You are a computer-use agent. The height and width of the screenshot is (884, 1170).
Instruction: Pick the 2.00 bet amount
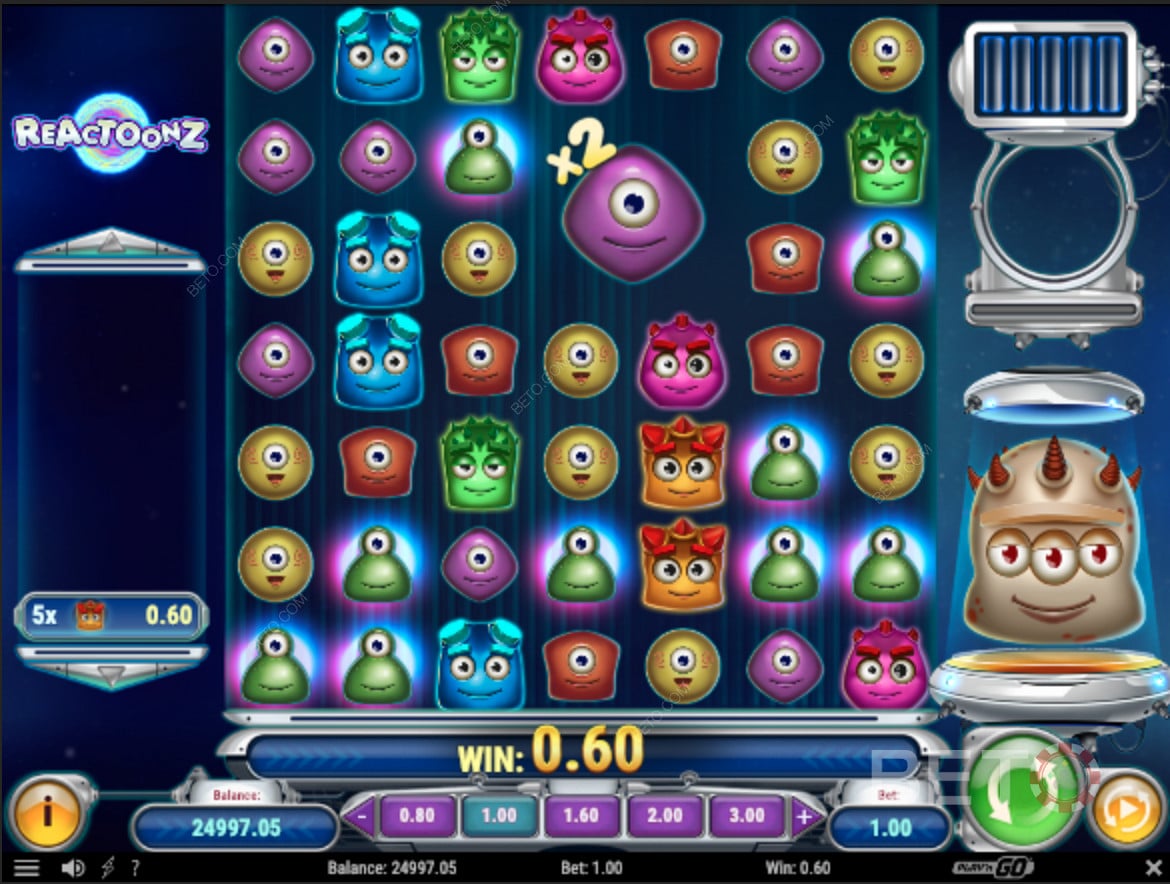click(665, 815)
